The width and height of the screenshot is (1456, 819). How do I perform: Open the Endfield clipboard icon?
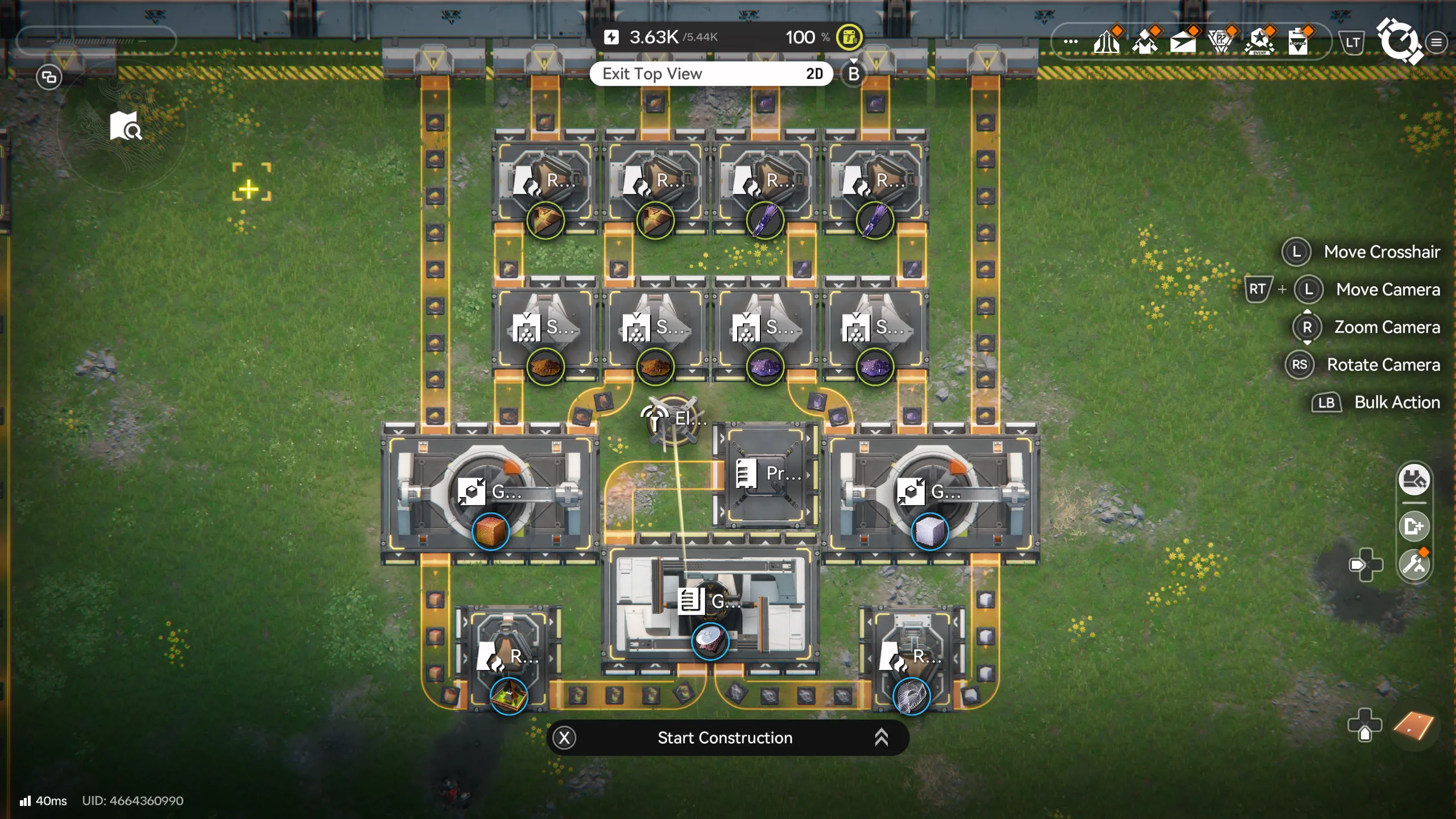(1298, 42)
